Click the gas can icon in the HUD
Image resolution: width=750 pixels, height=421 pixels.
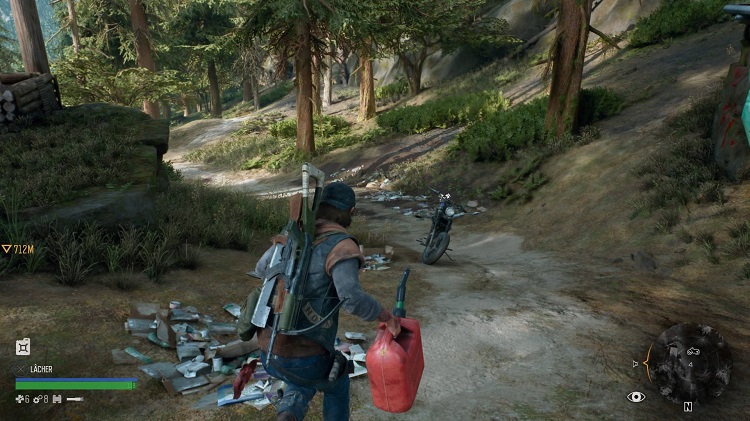[23, 347]
